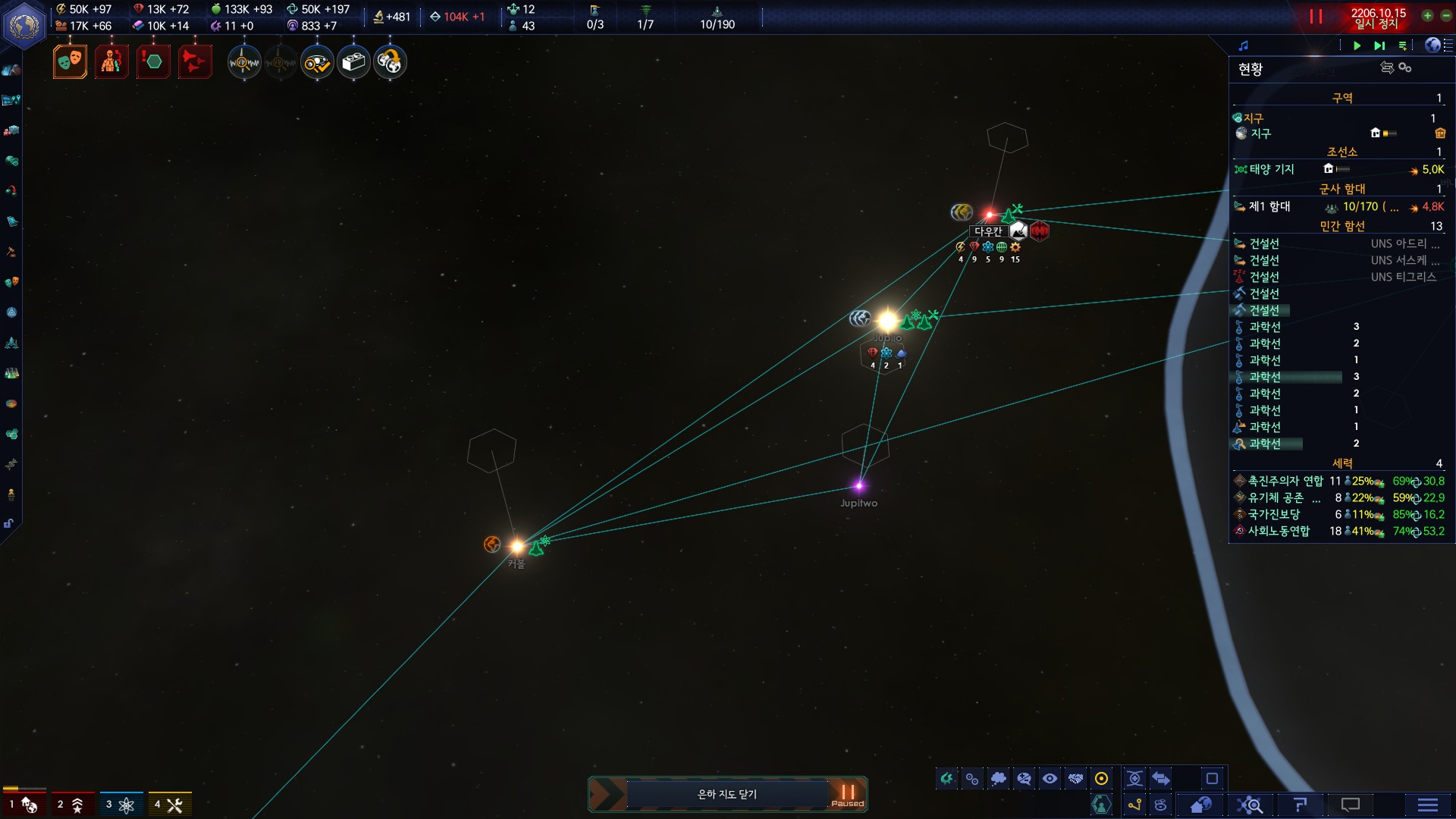Open the 촉진주의자 연합 faction entry

coord(1285,481)
